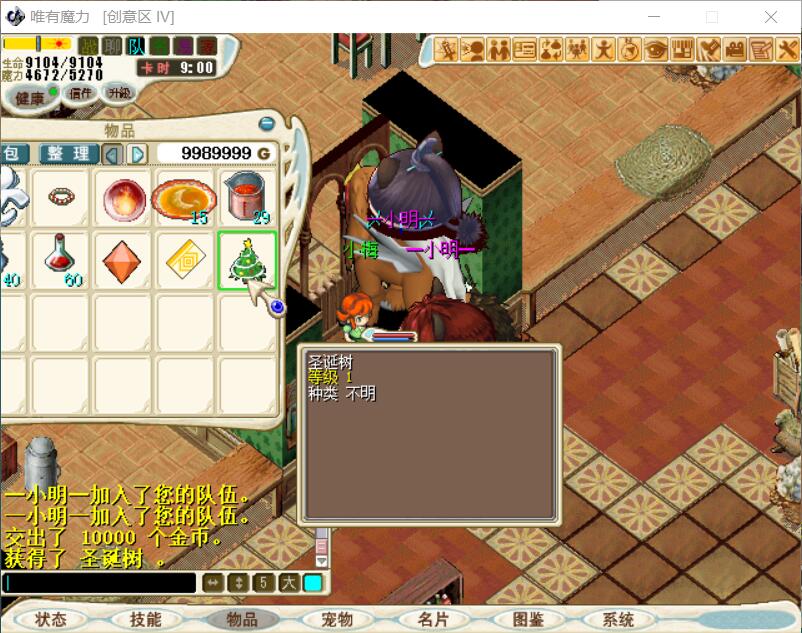The height and width of the screenshot is (633, 802).
Task: Click the 升級 level-up button
Action: (118, 92)
